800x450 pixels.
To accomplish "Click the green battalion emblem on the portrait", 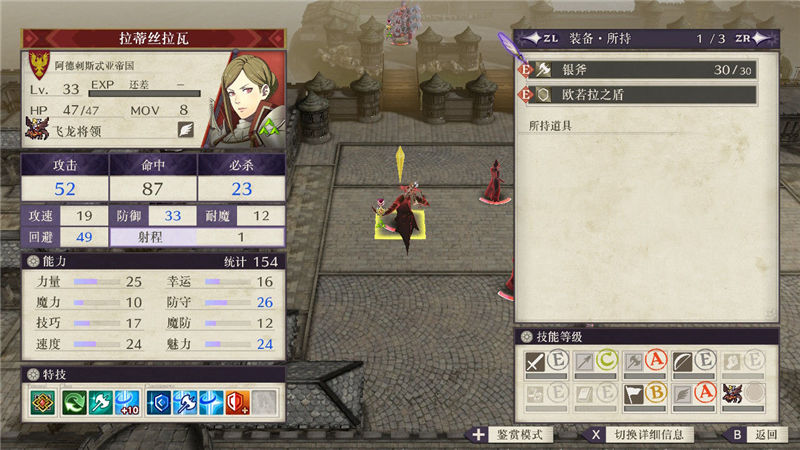I will coord(268,129).
